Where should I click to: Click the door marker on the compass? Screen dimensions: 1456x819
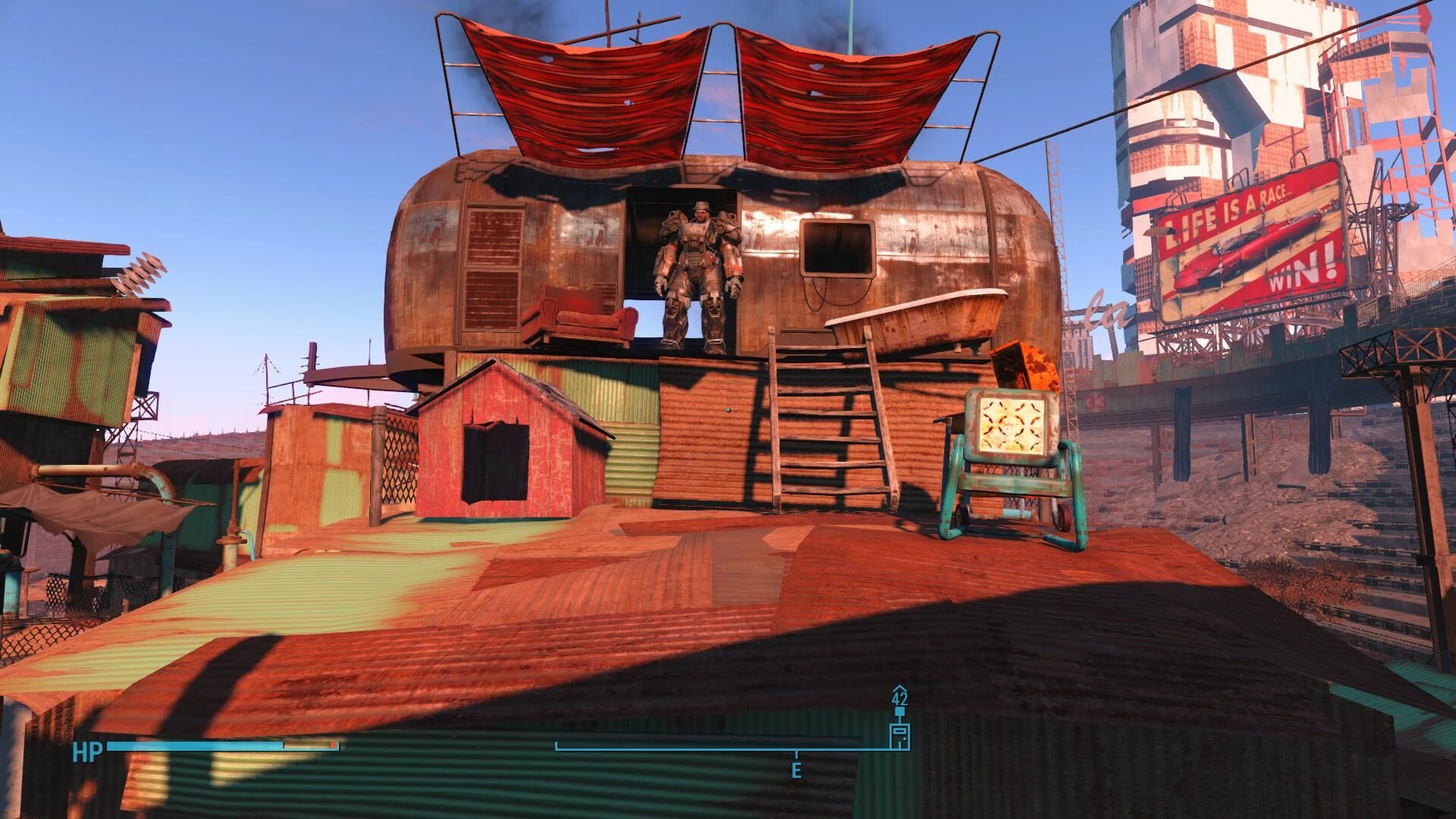900,735
